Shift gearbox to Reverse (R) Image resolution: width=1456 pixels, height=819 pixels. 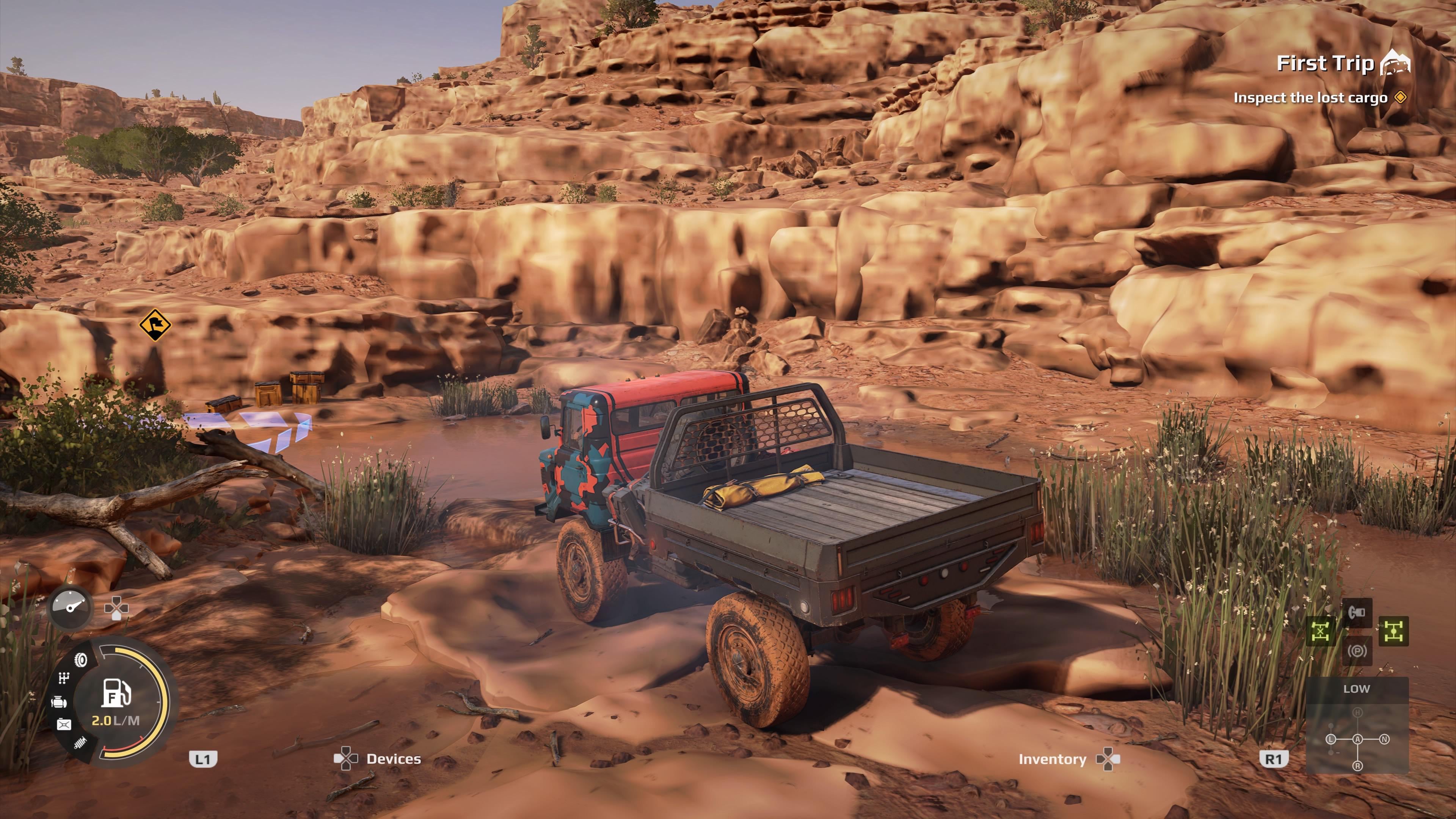(1357, 766)
